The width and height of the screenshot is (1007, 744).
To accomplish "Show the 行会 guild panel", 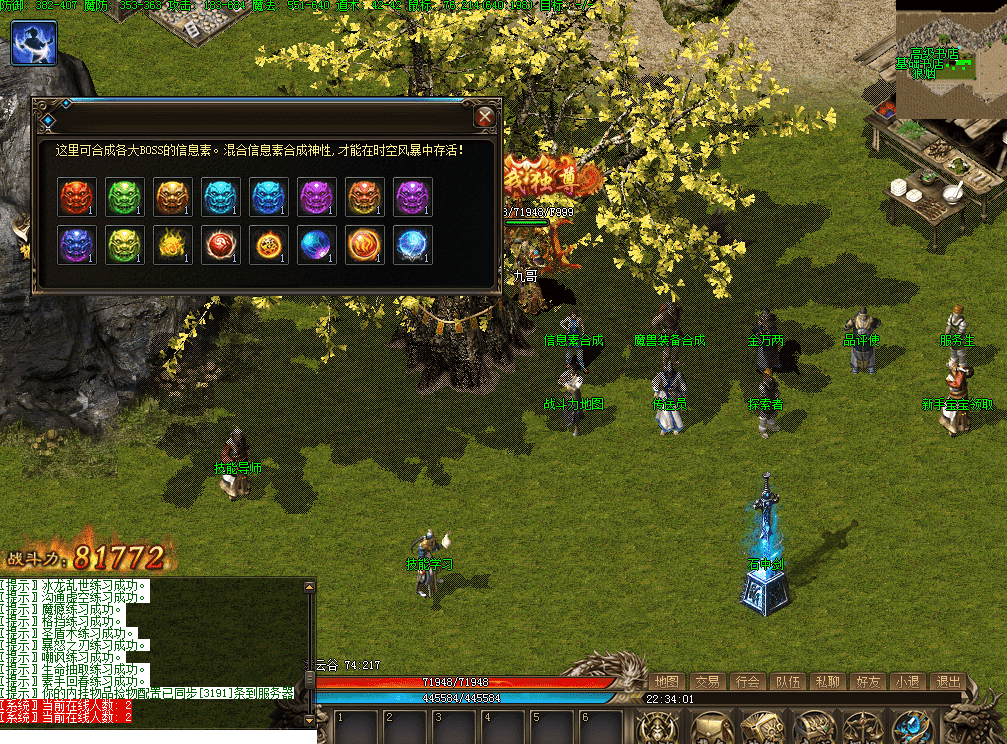I will click(747, 681).
